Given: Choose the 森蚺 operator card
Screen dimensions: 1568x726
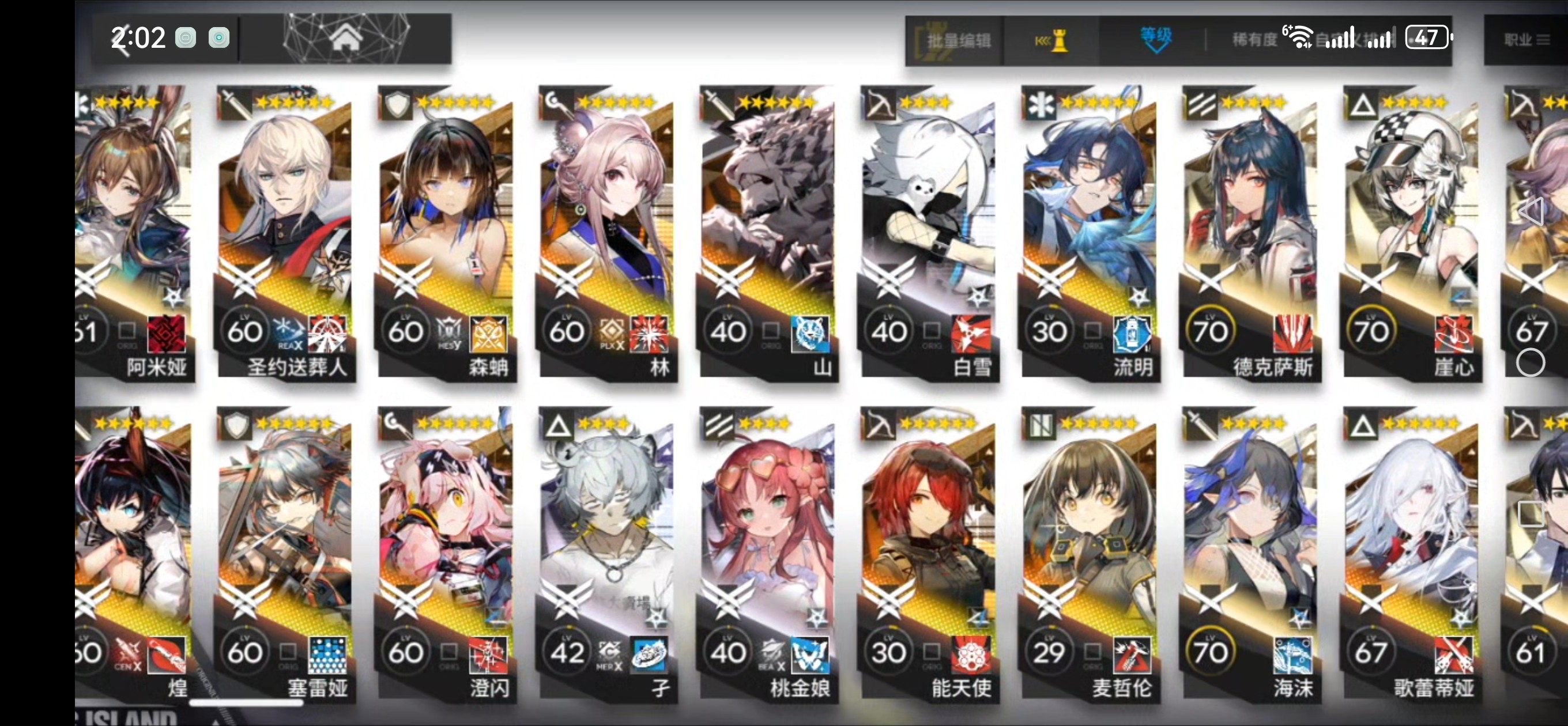Looking at the screenshot, I should tap(446, 234).
